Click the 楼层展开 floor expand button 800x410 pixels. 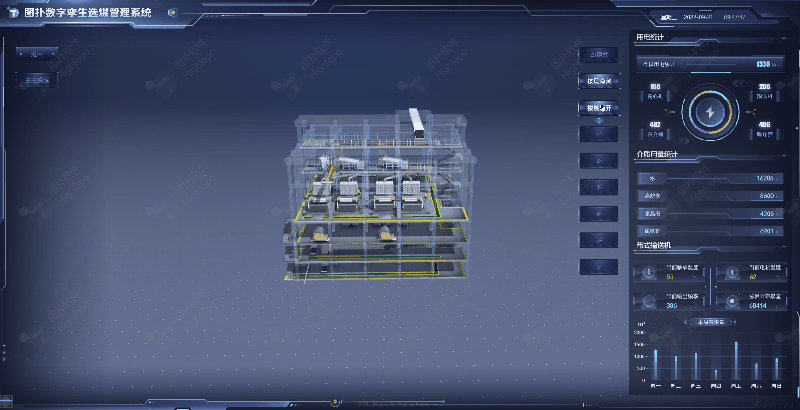tap(598, 108)
